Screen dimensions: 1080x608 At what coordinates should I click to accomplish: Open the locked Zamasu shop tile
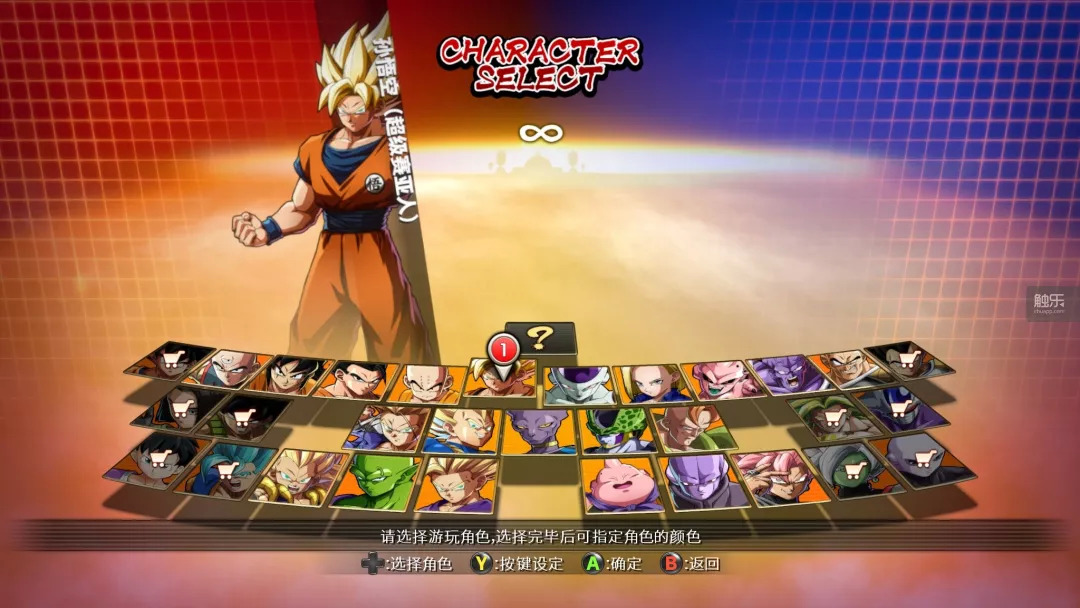852,467
